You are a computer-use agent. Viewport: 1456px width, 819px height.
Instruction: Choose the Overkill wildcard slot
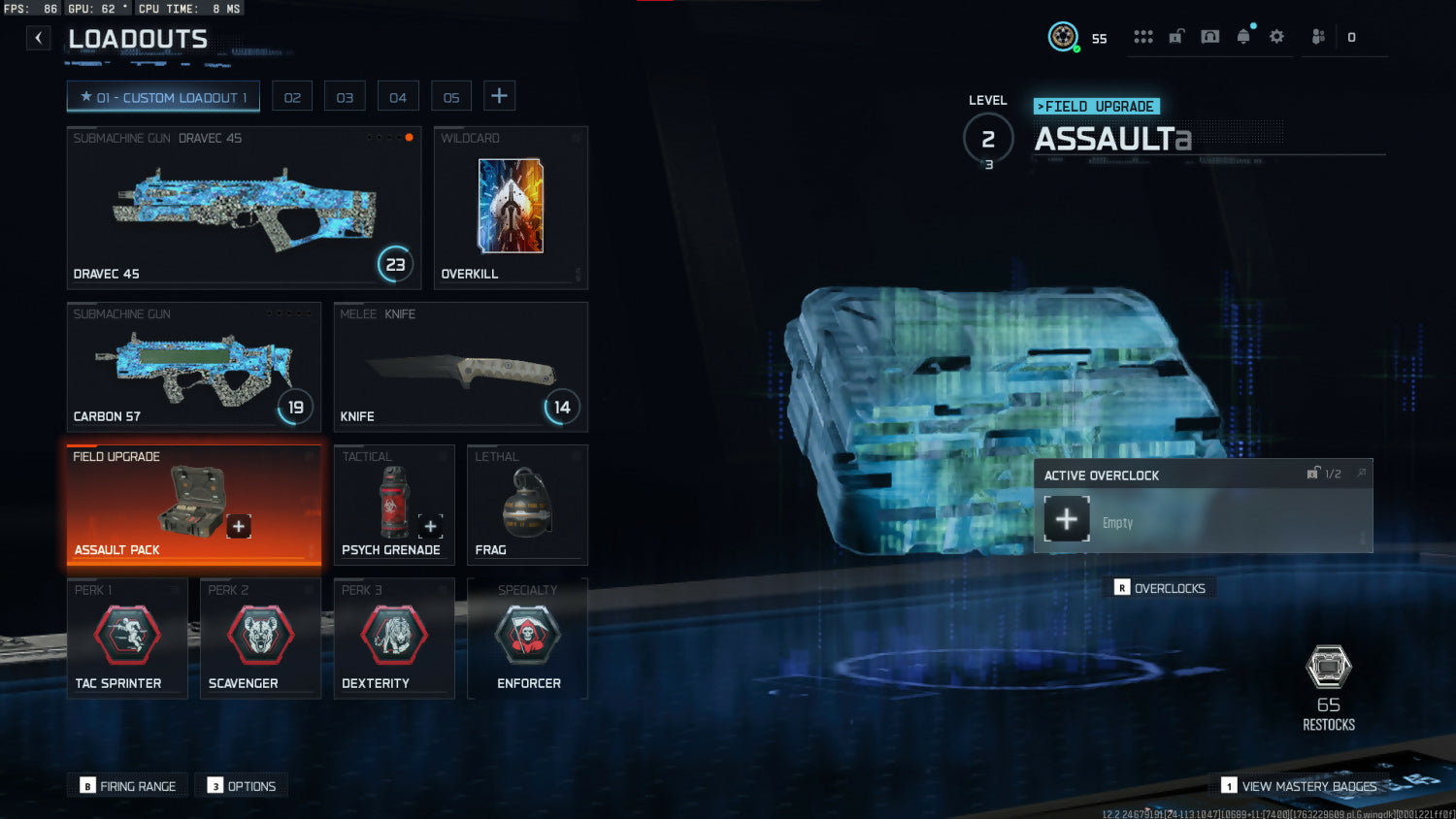[x=511, y=208]
